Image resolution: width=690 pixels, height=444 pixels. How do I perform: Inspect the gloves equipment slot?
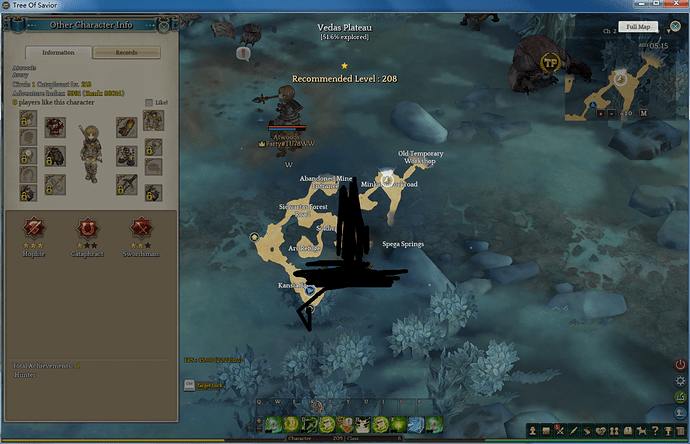[x=126, y=127]
